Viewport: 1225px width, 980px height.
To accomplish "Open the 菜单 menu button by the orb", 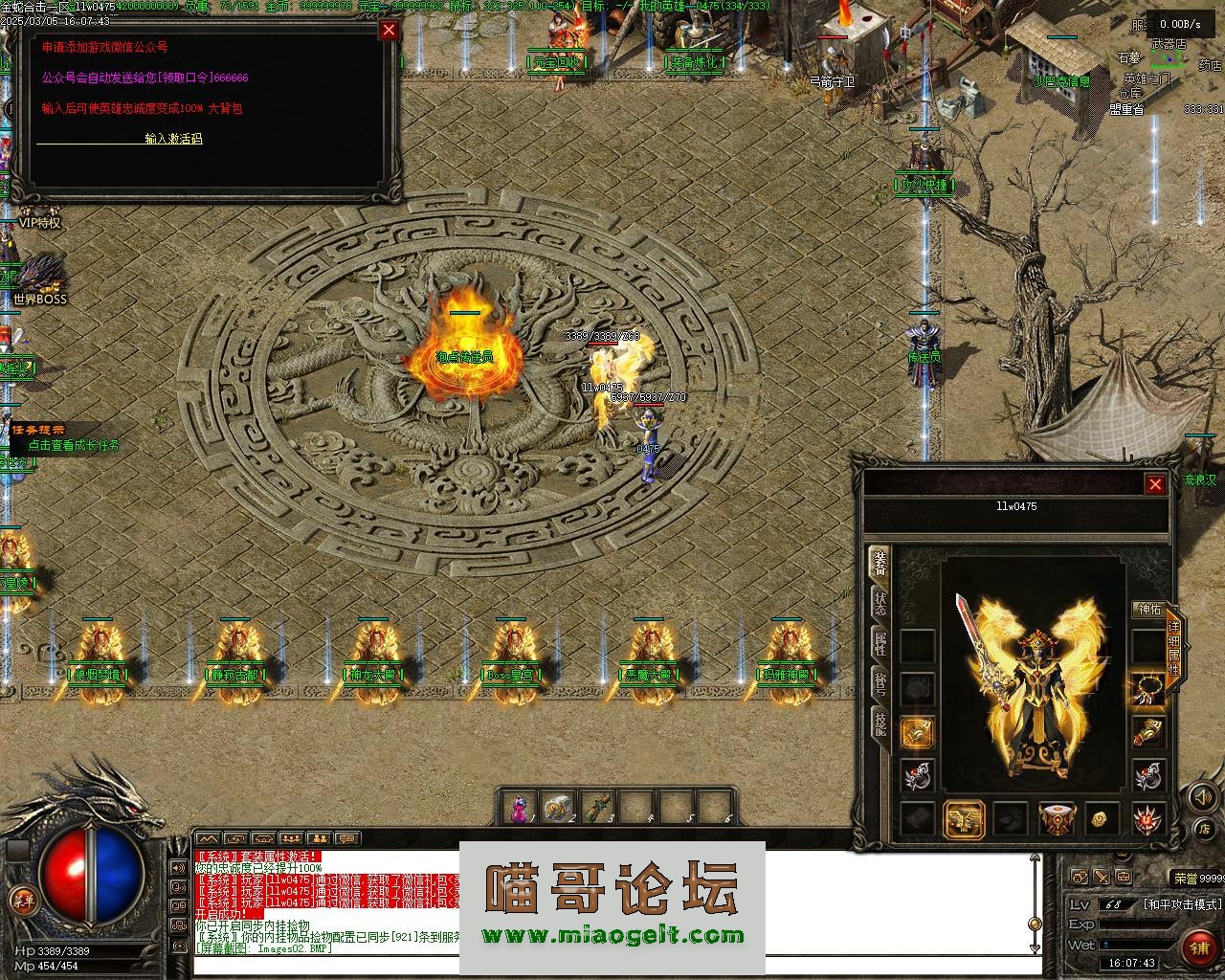I will pos(21,900).
